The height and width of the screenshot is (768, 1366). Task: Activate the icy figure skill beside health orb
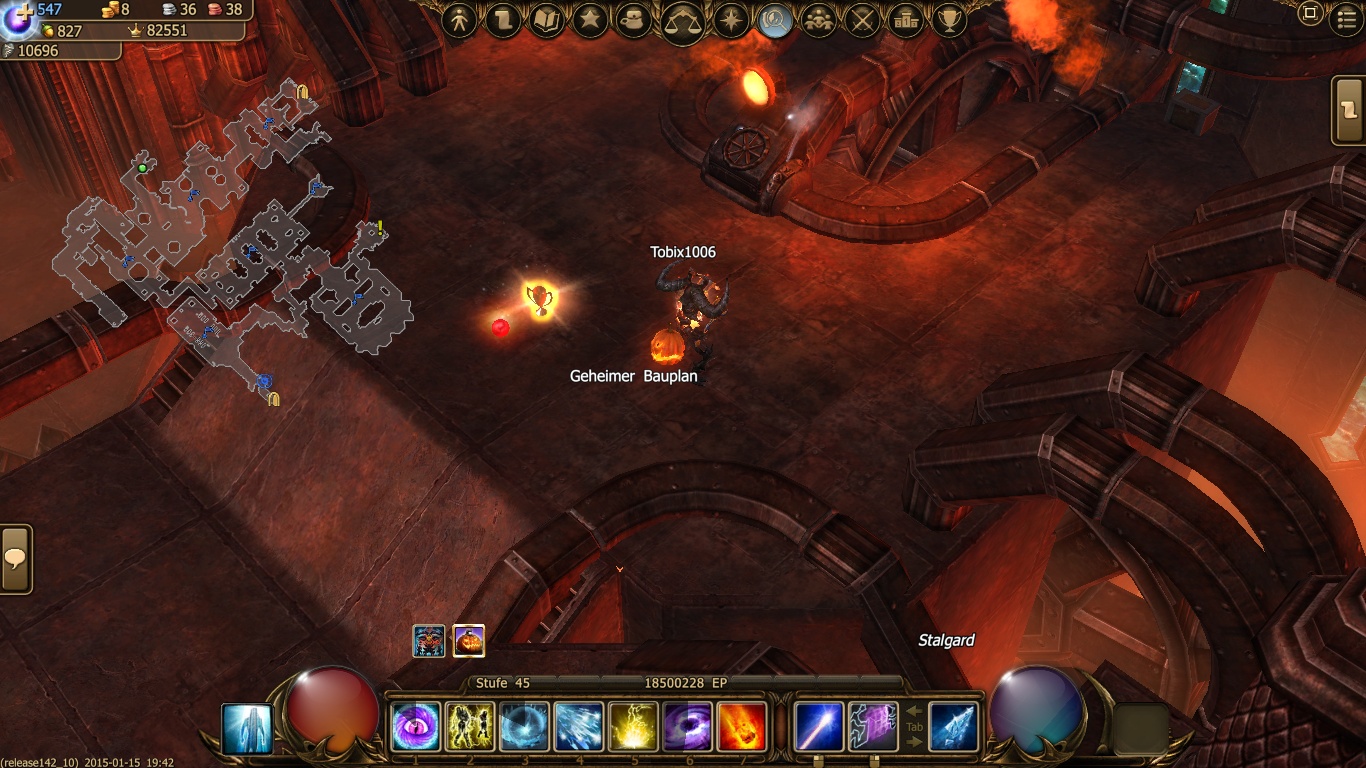tap(246, 728)
